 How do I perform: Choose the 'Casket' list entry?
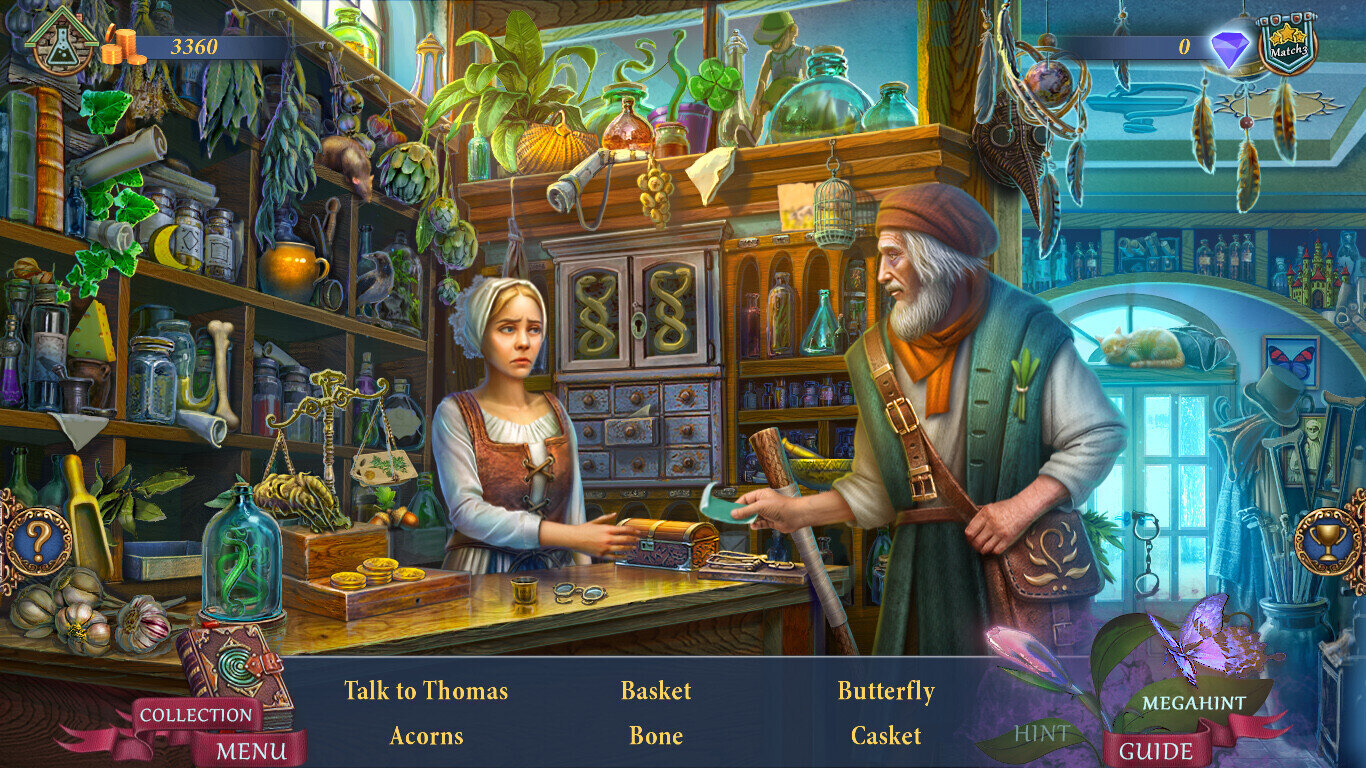tap(886, 736)
